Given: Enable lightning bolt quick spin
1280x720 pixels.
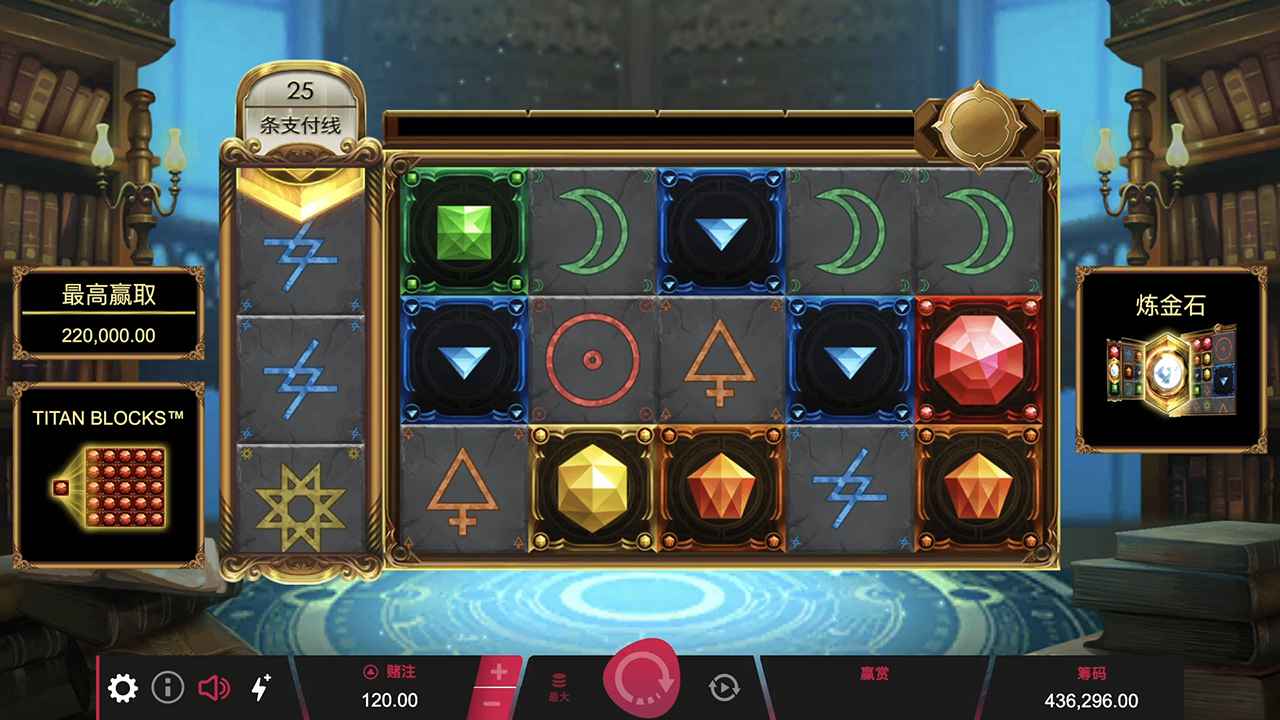Looking at the screenshot, I should [x=260, y=687].
